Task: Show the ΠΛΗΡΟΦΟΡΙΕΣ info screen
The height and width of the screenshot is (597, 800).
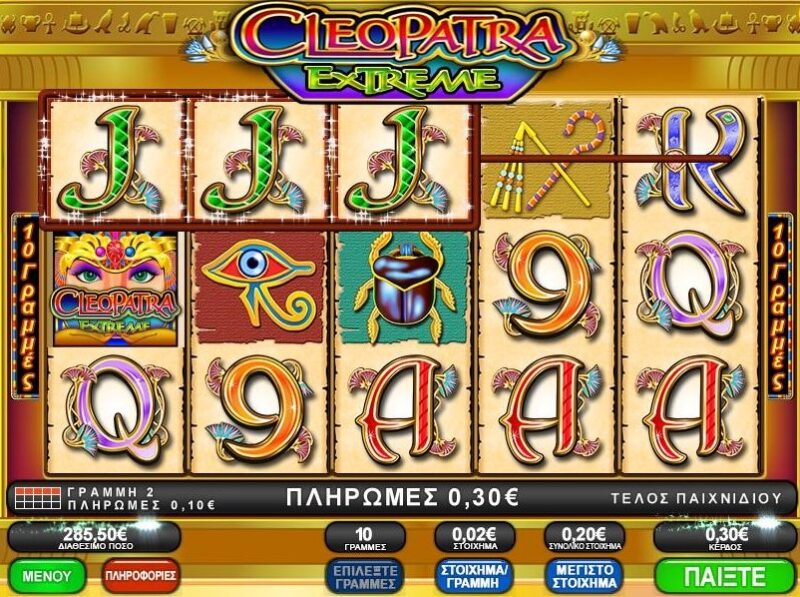Action: [141, 576]
